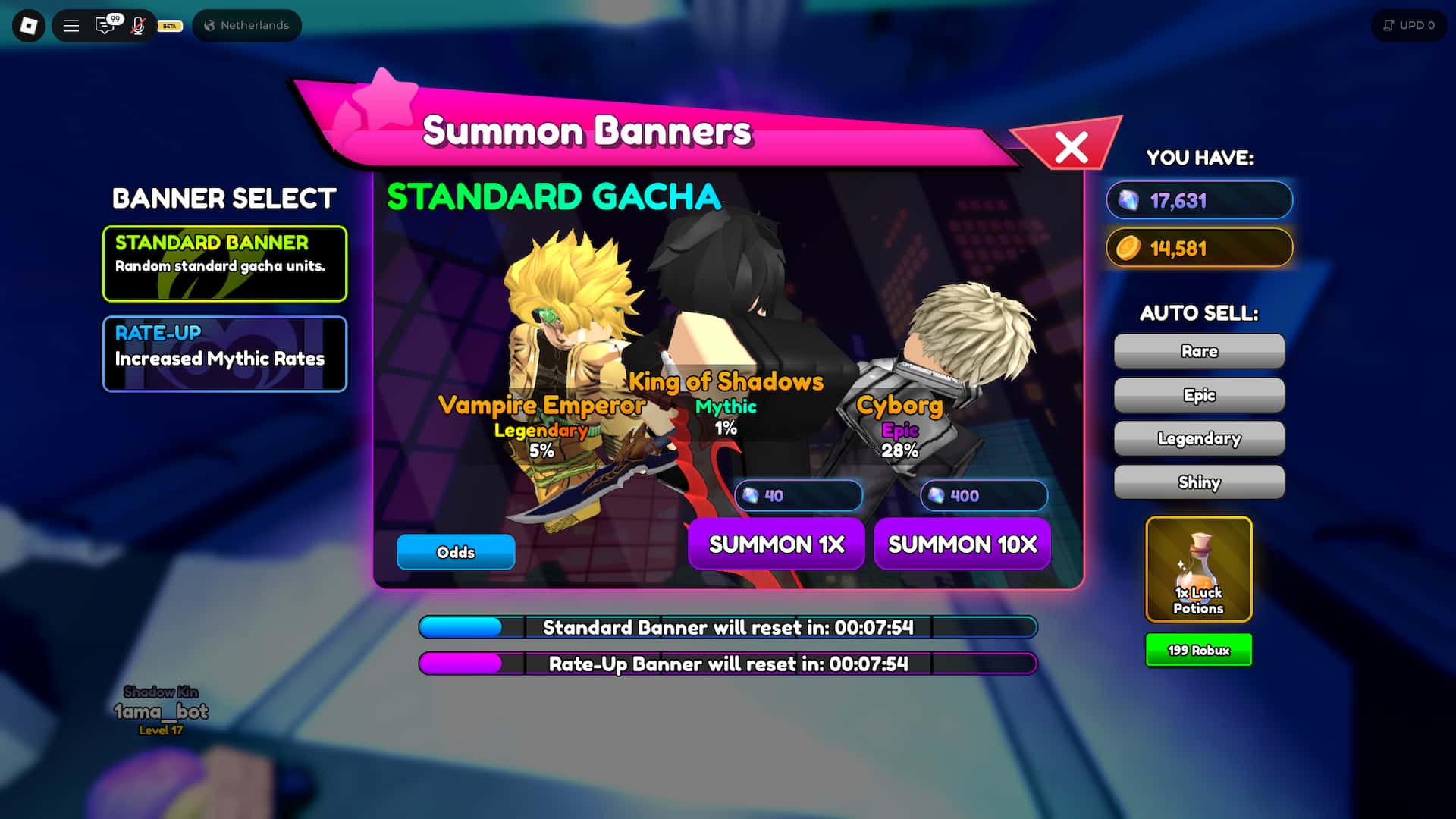
Task: Enable auto sell for Epic units
Action: (1198, 394)
